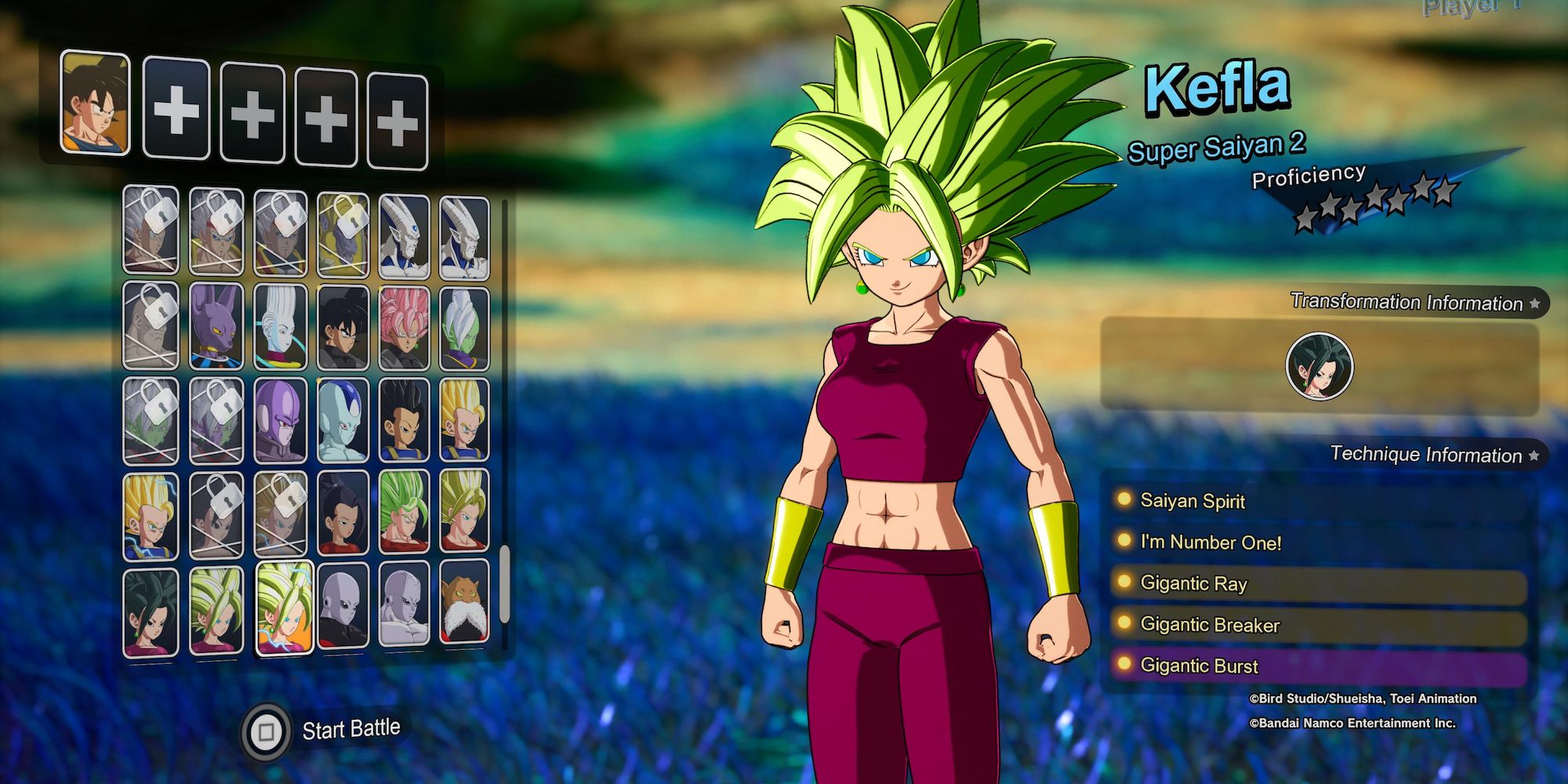Click the base Kefla transformation portrait

tap(1319, 366)
